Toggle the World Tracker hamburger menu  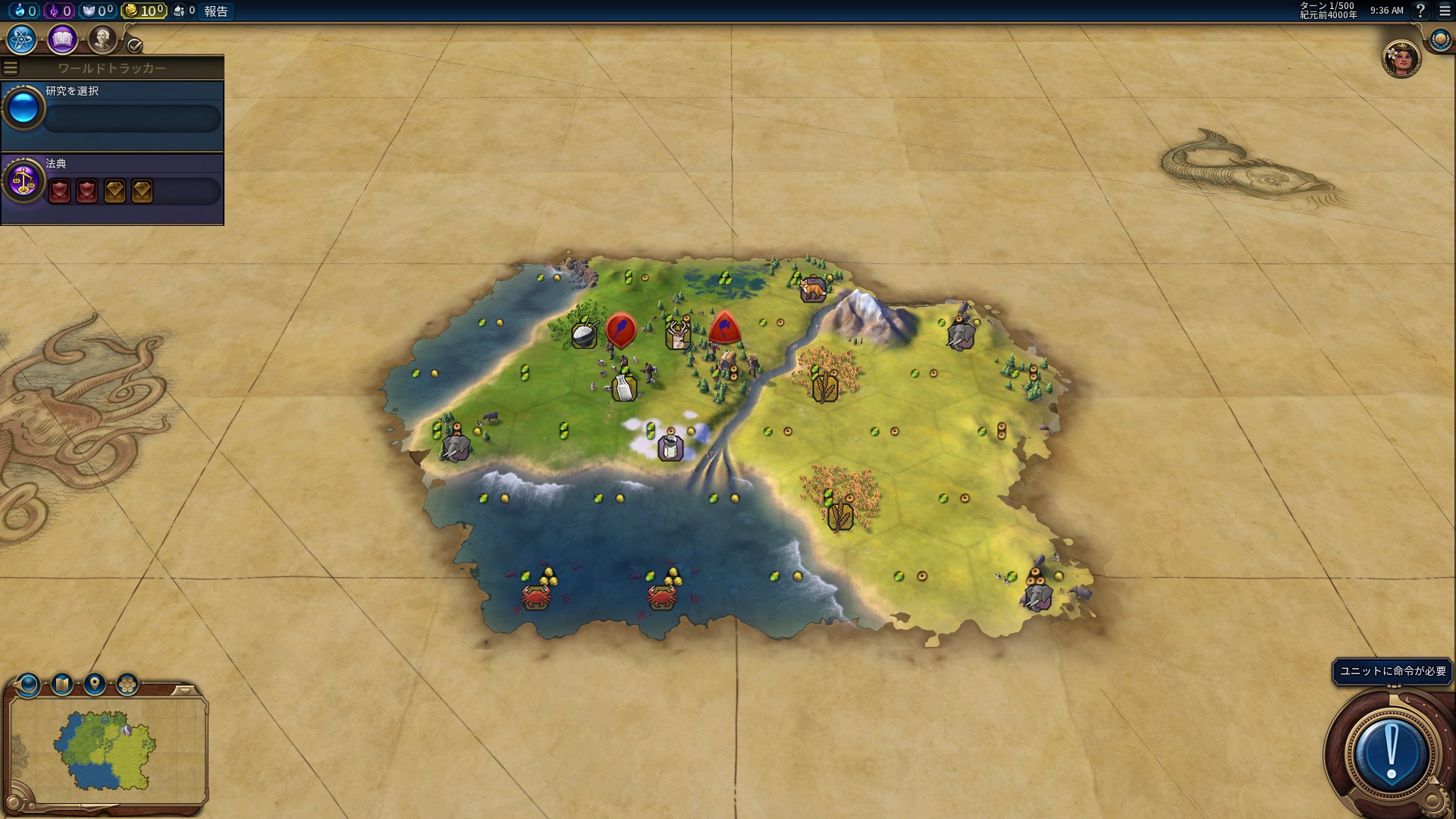11,68
